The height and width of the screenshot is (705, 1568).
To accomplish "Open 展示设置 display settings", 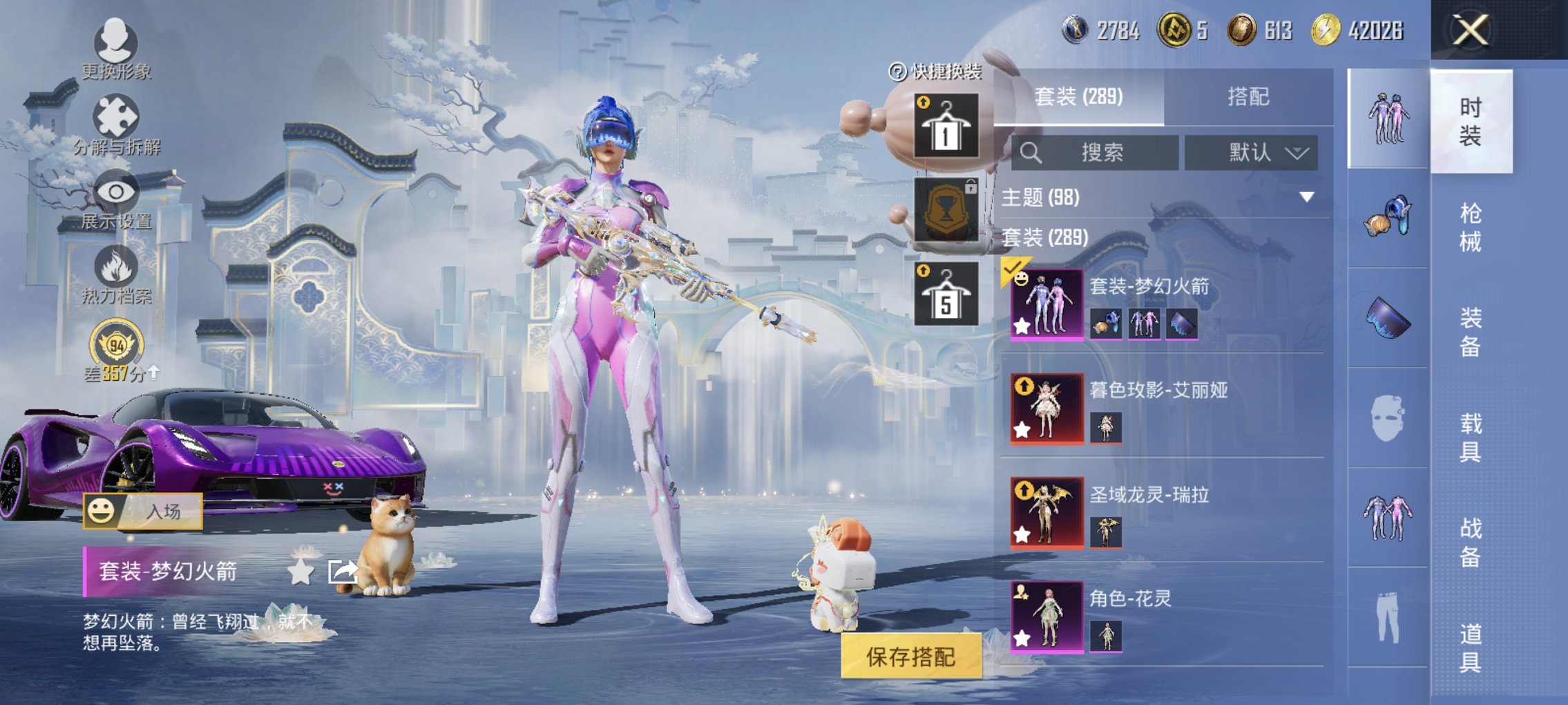I will tap(116, 201).
